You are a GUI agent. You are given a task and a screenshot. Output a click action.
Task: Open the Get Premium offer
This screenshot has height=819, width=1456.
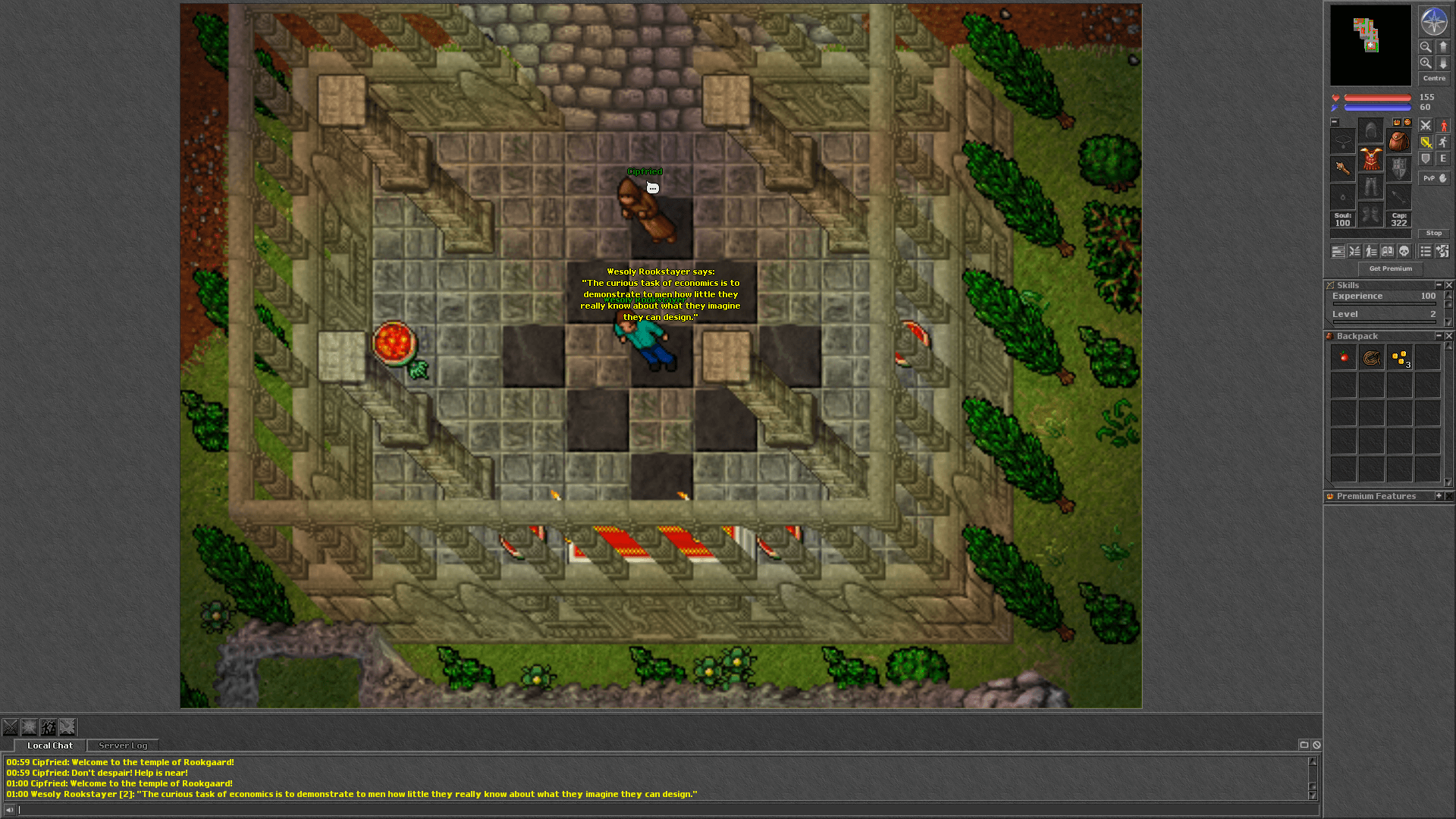pos(1390,268)
